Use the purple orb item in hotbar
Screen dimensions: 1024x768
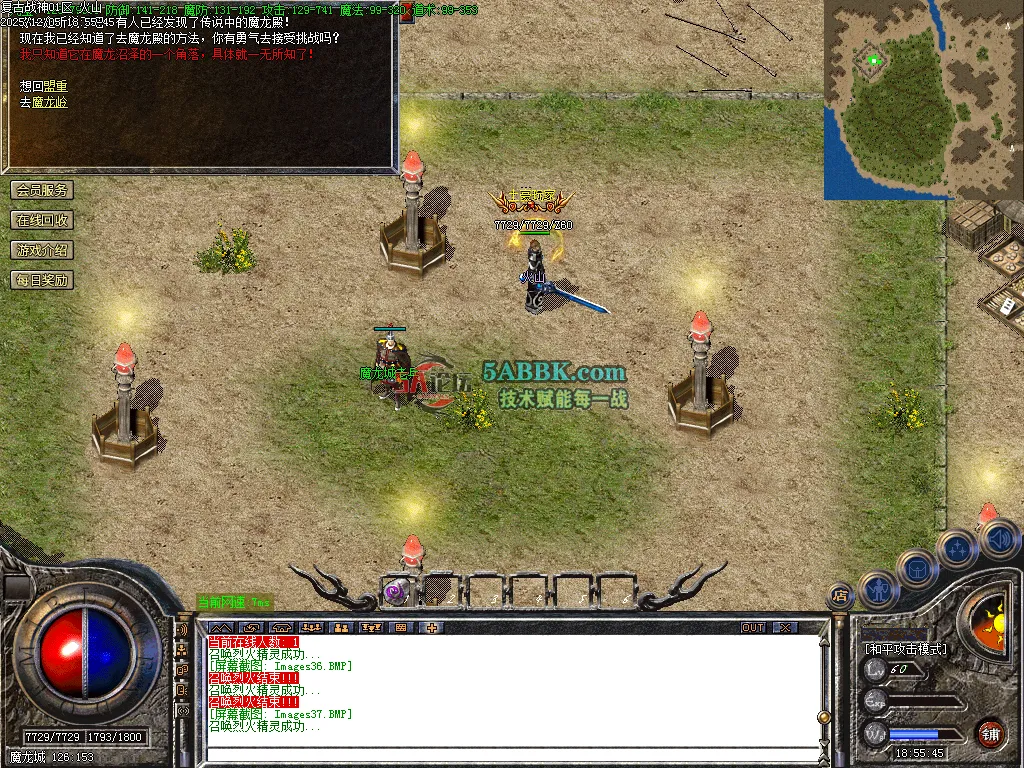click(397, 591)
